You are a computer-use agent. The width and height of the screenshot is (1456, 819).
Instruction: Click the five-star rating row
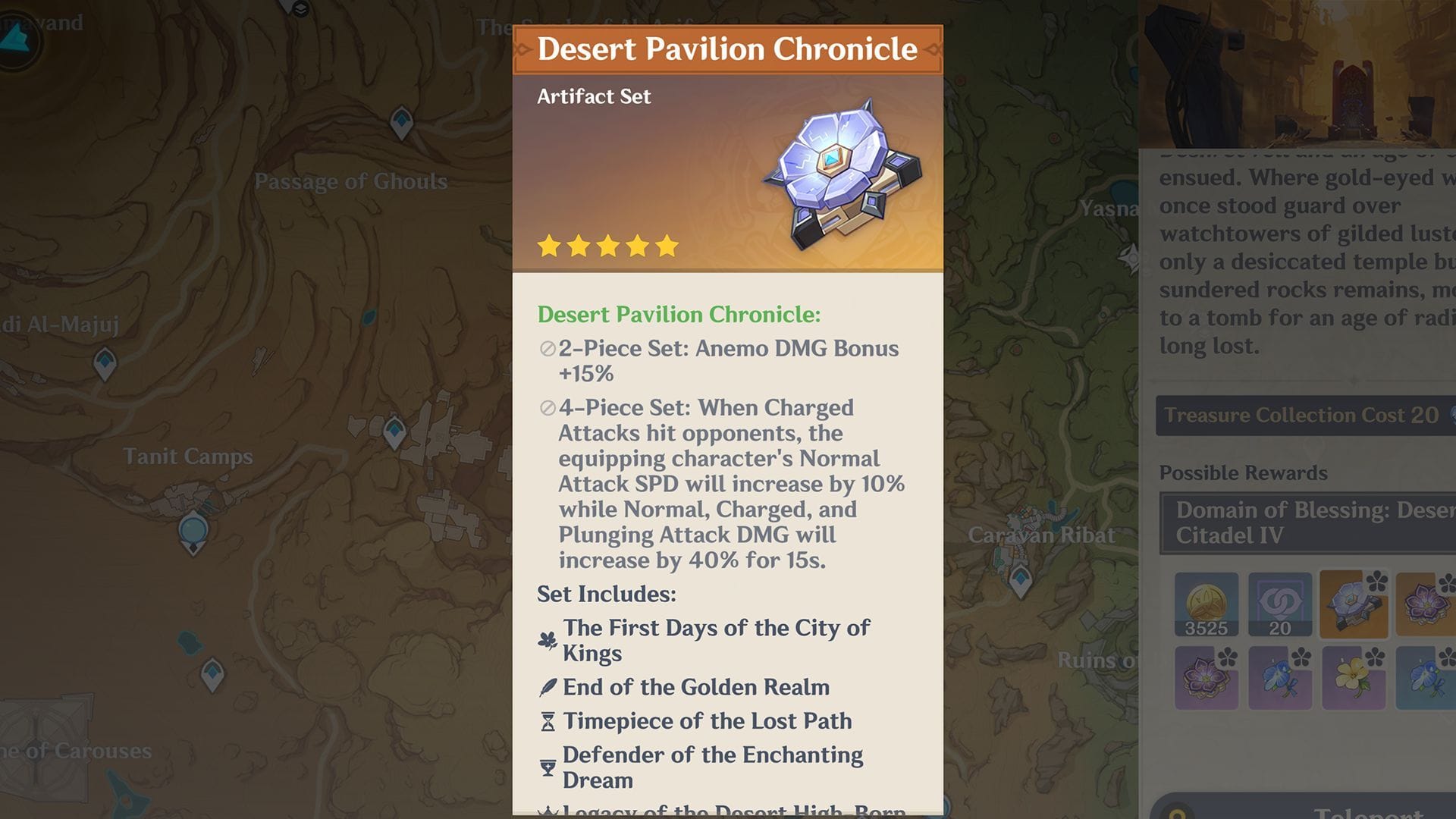click(607, 245)
